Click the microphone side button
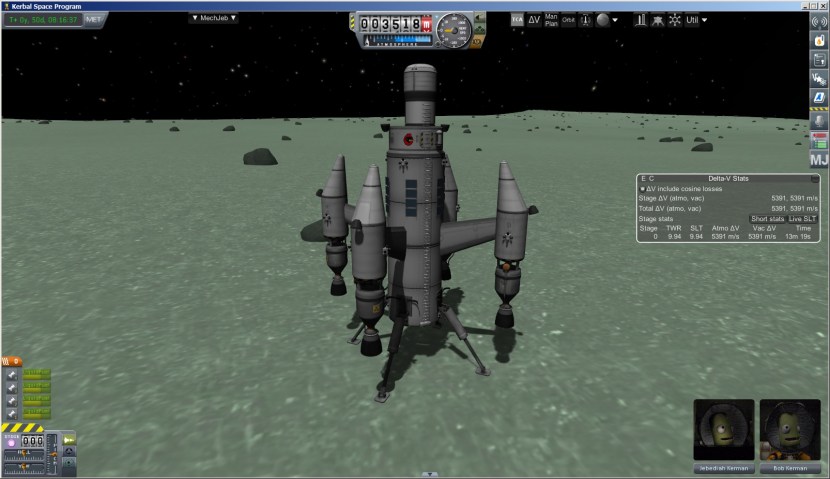830x479 pixels. [818, 119]
